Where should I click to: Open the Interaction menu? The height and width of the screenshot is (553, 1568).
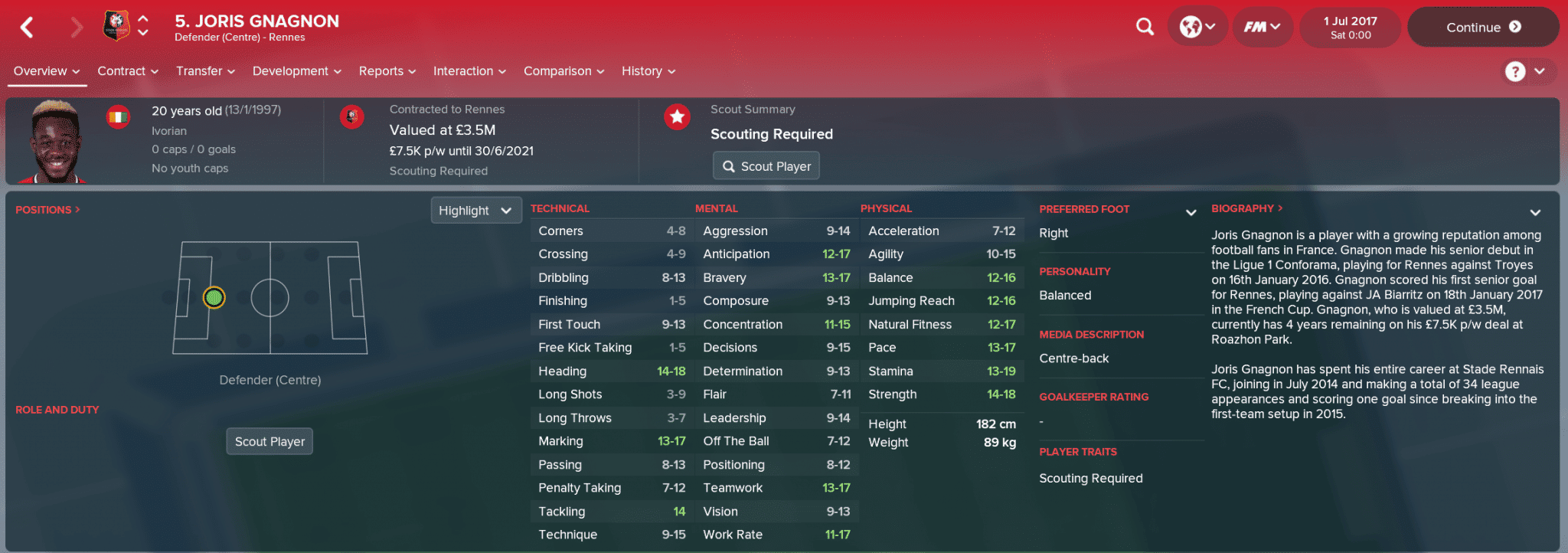tap(469, 71)
